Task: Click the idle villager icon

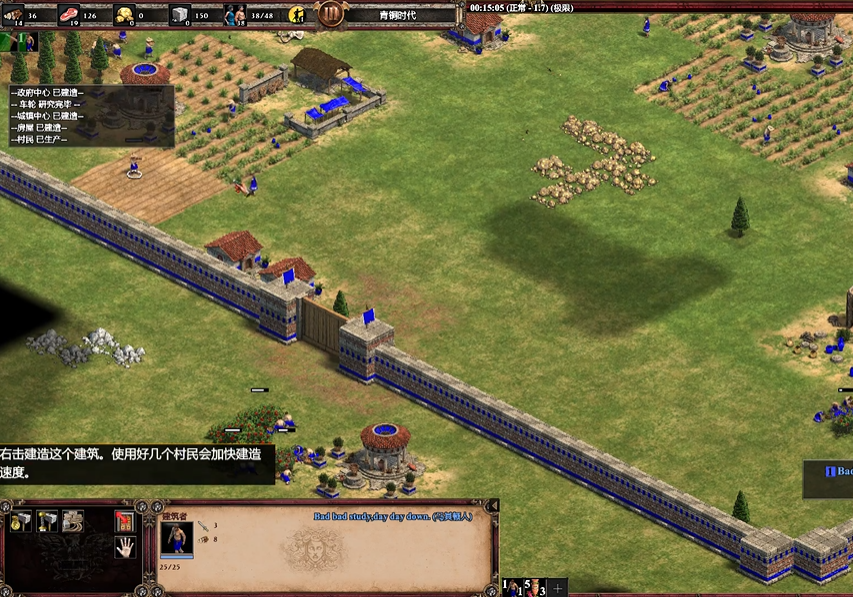Action: coord(298,15)
